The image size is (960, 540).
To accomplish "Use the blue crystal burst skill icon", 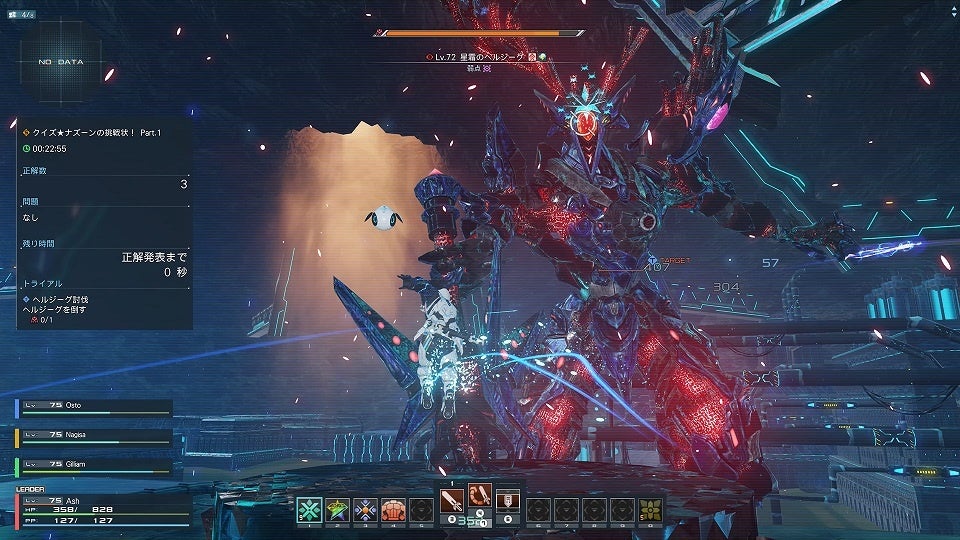I will pos(365,509).
